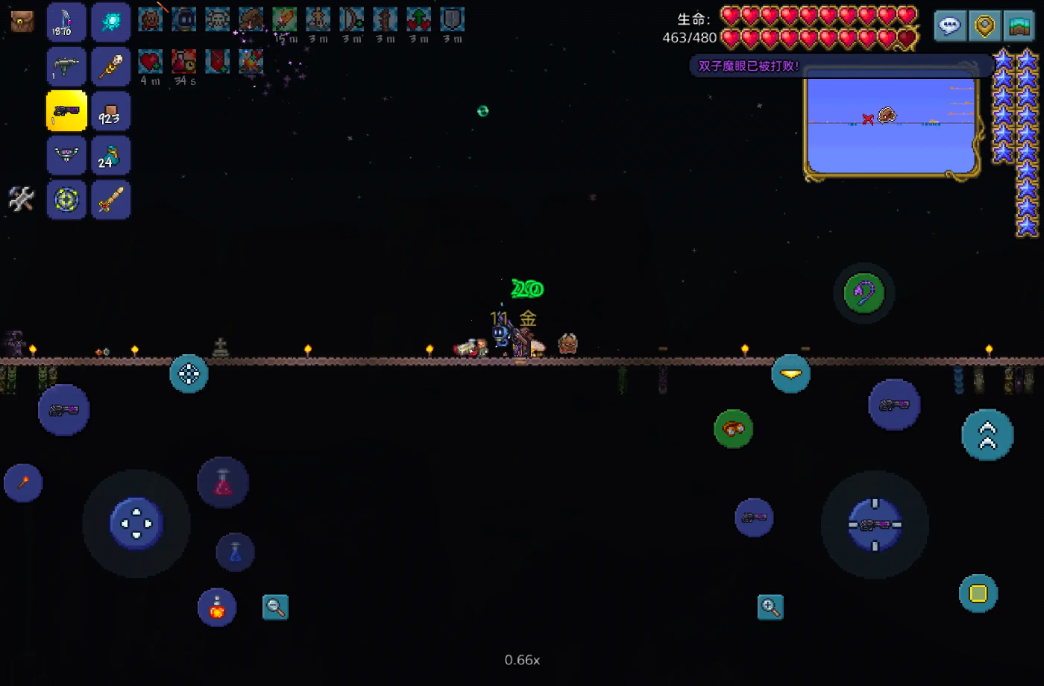Select the potion flask stack of 24
Viewport: 1044px width, 686px height.
point(111,156)
